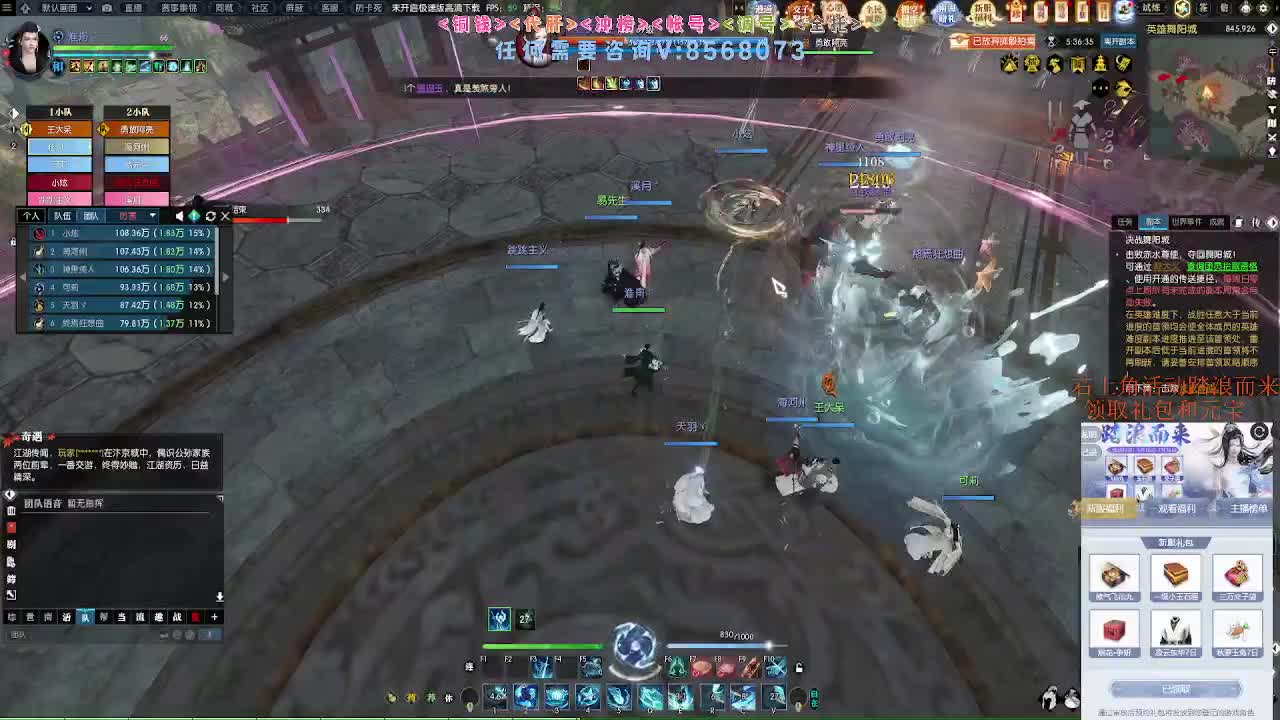Click the refresh icon on the damage statistics panel

(x=211, y=217)
